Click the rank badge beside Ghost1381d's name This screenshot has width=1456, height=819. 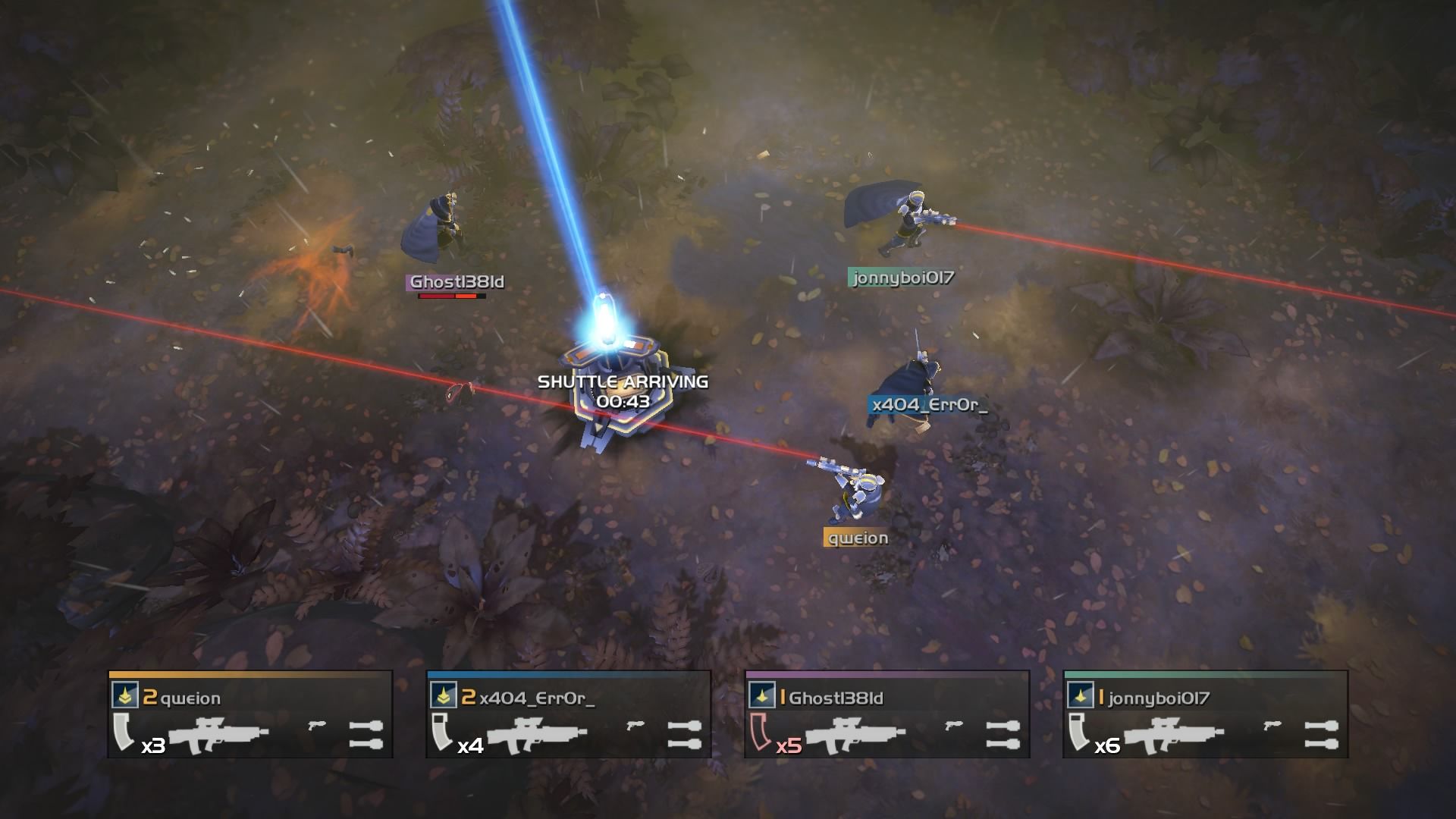[x=760, y=695]
